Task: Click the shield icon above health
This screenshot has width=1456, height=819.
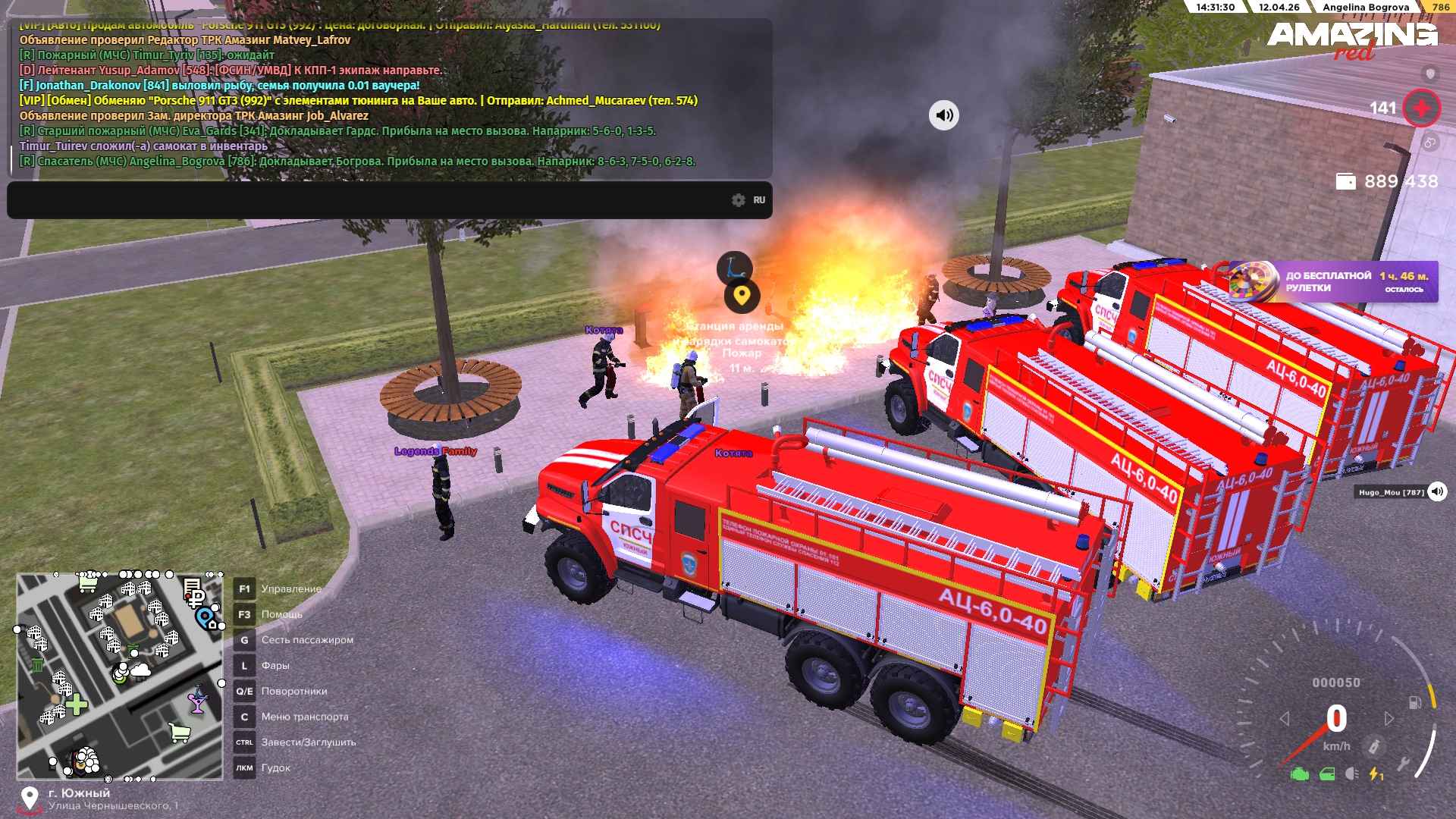Action: (1430, 74)
